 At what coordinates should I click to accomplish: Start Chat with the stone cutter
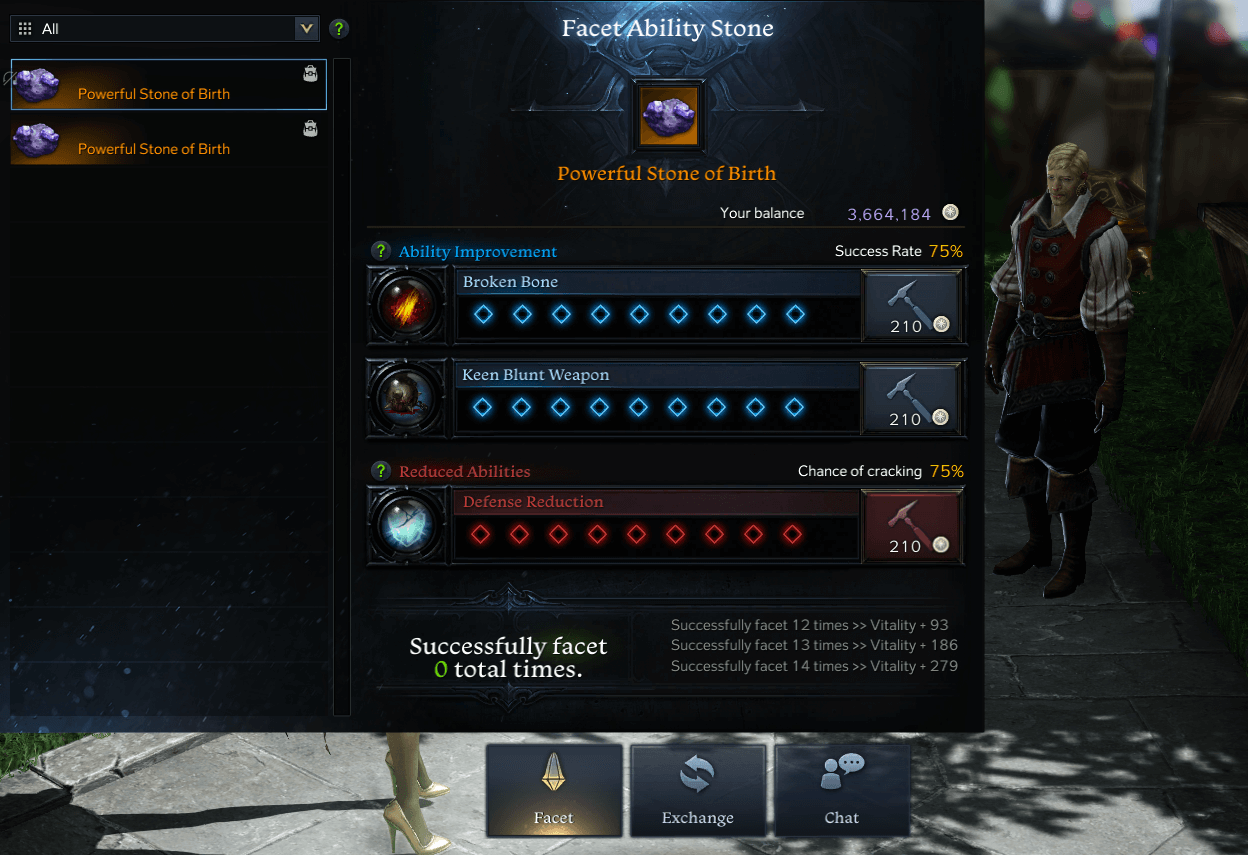(842, 791)
